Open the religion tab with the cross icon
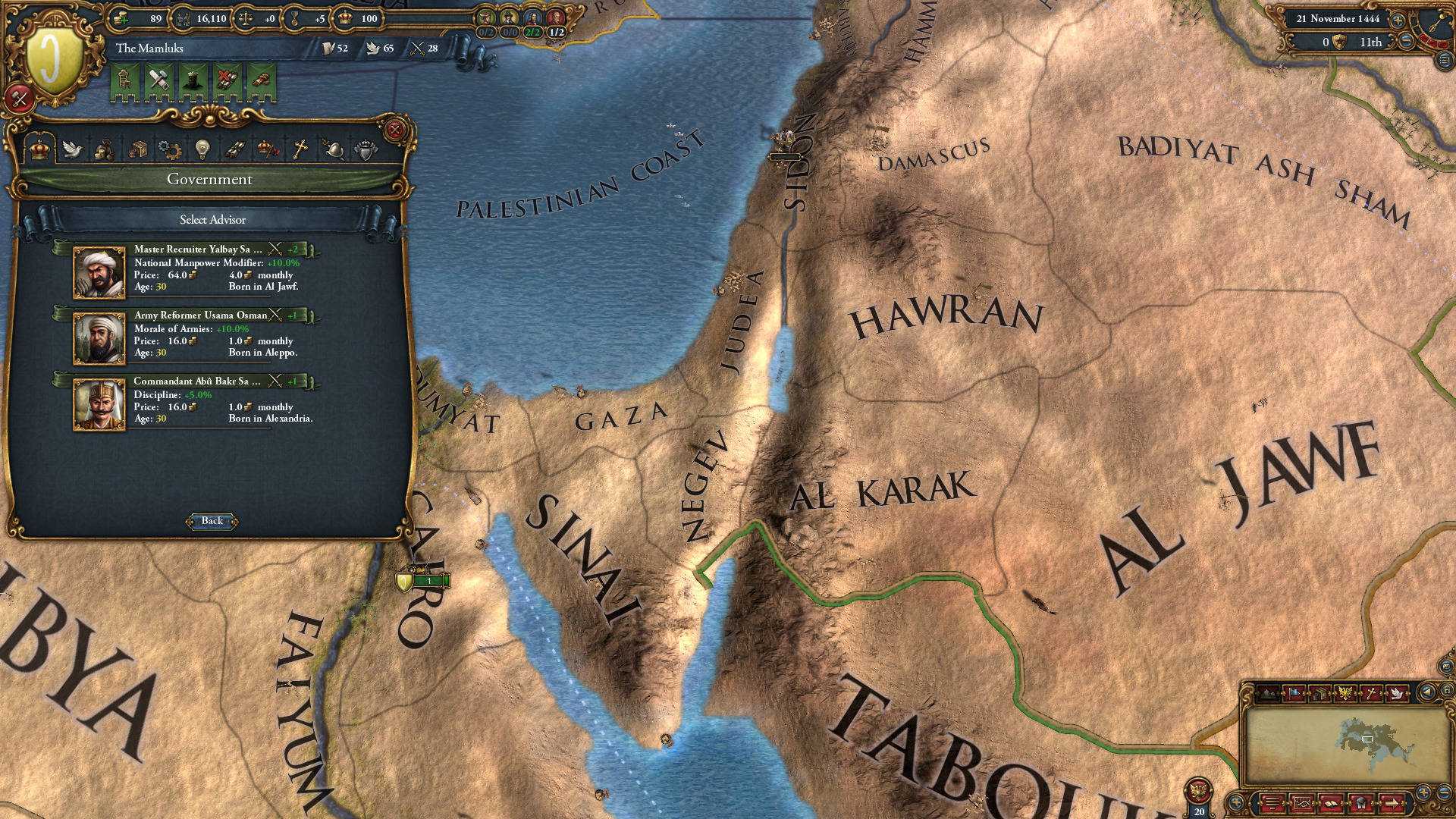The width and height of the screenshot is (1456, 819). pyautogui.click(x=299, y=149)
